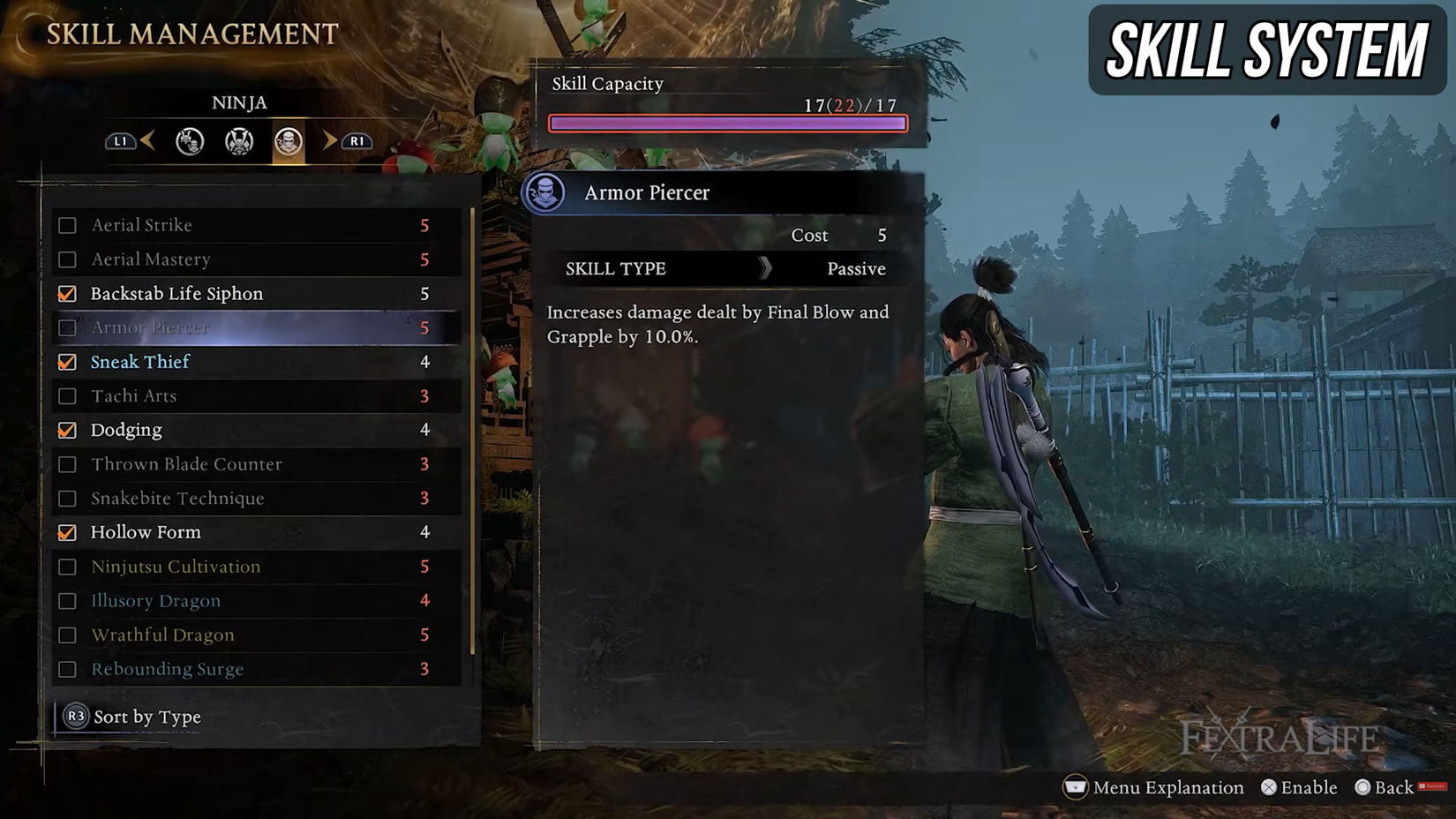This screenshot has height=819, width=1456.
Task: Select the NINJA category header tab
Action: [238, 102]
